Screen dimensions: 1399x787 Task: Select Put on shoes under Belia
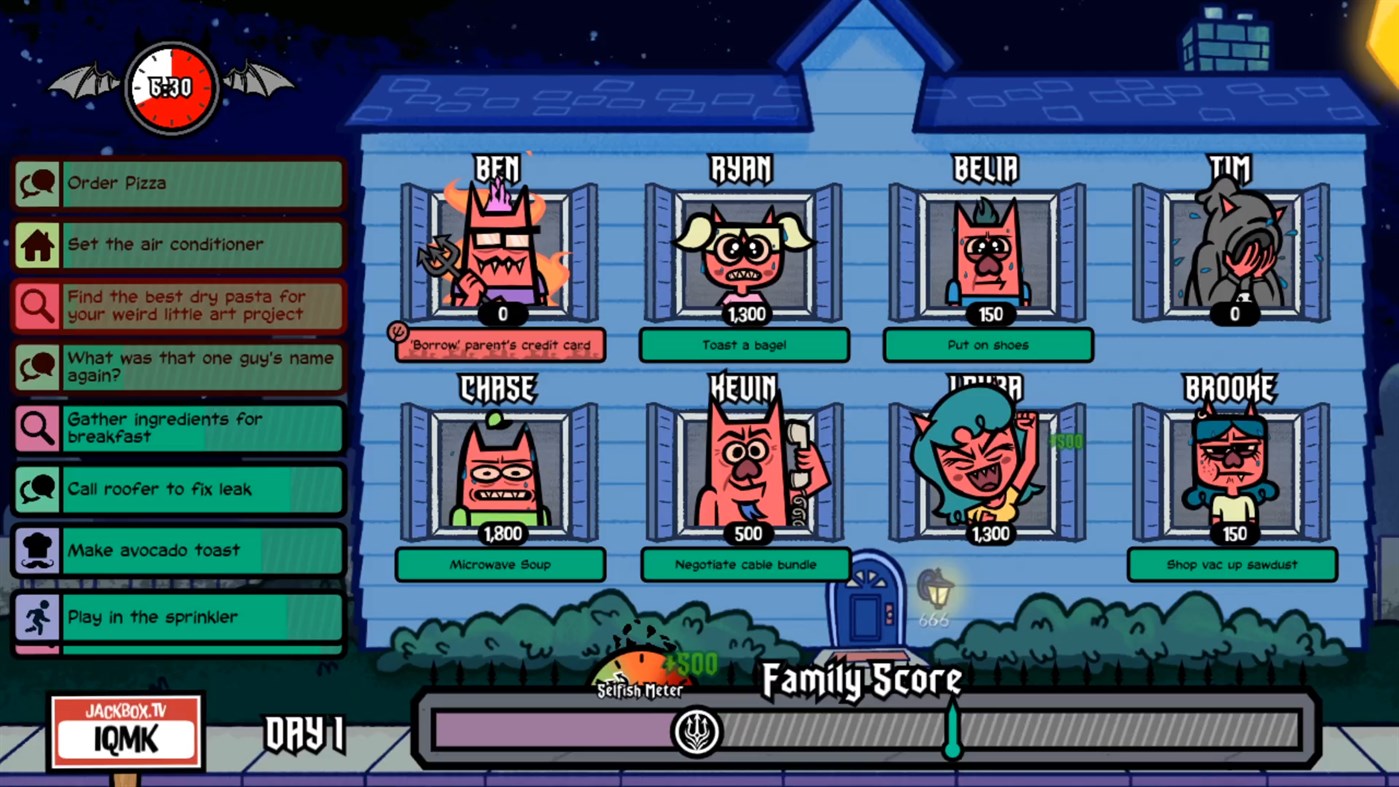tap(988, 345)
